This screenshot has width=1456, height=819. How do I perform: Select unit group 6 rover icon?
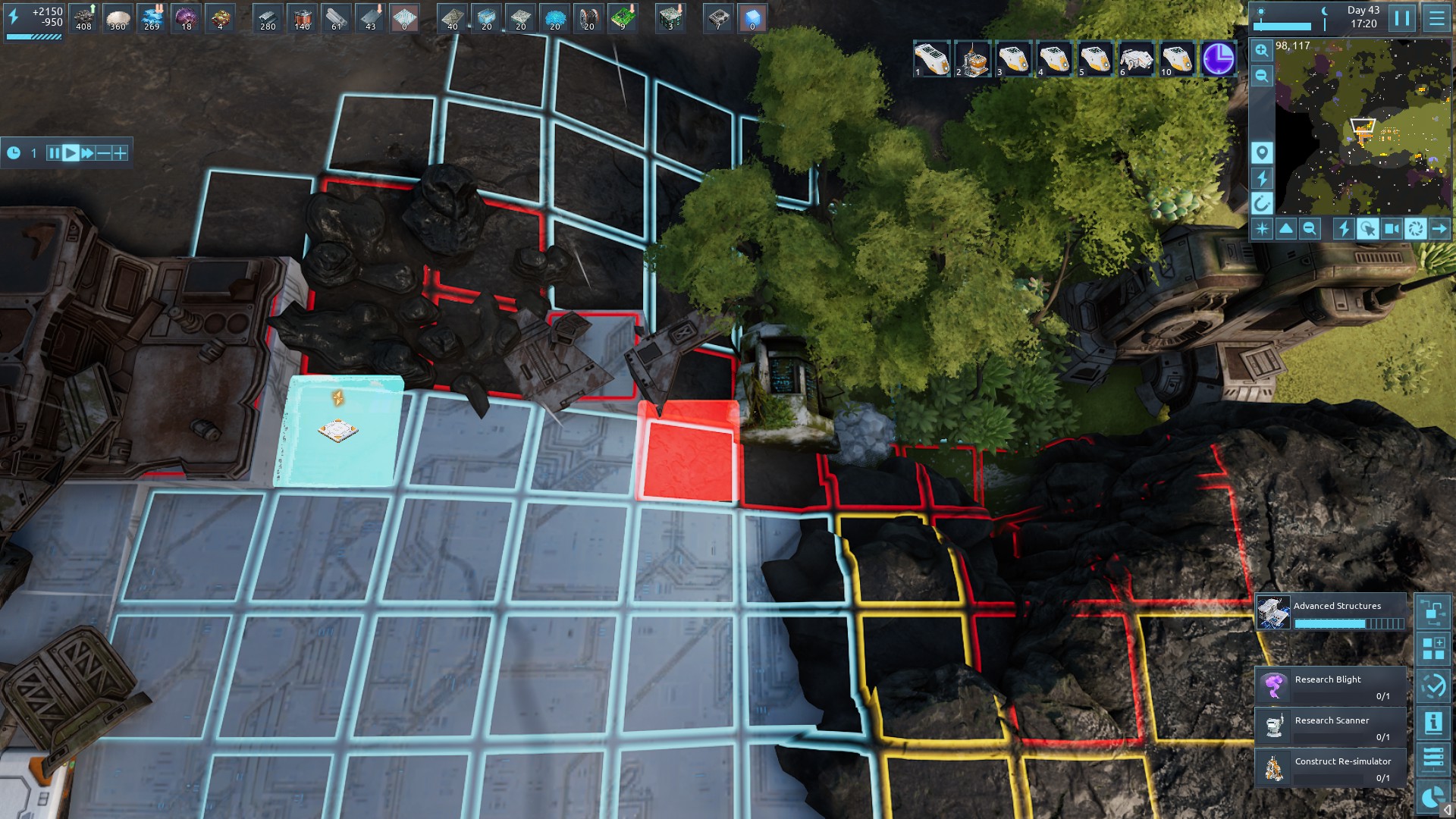pos(1135,59)
